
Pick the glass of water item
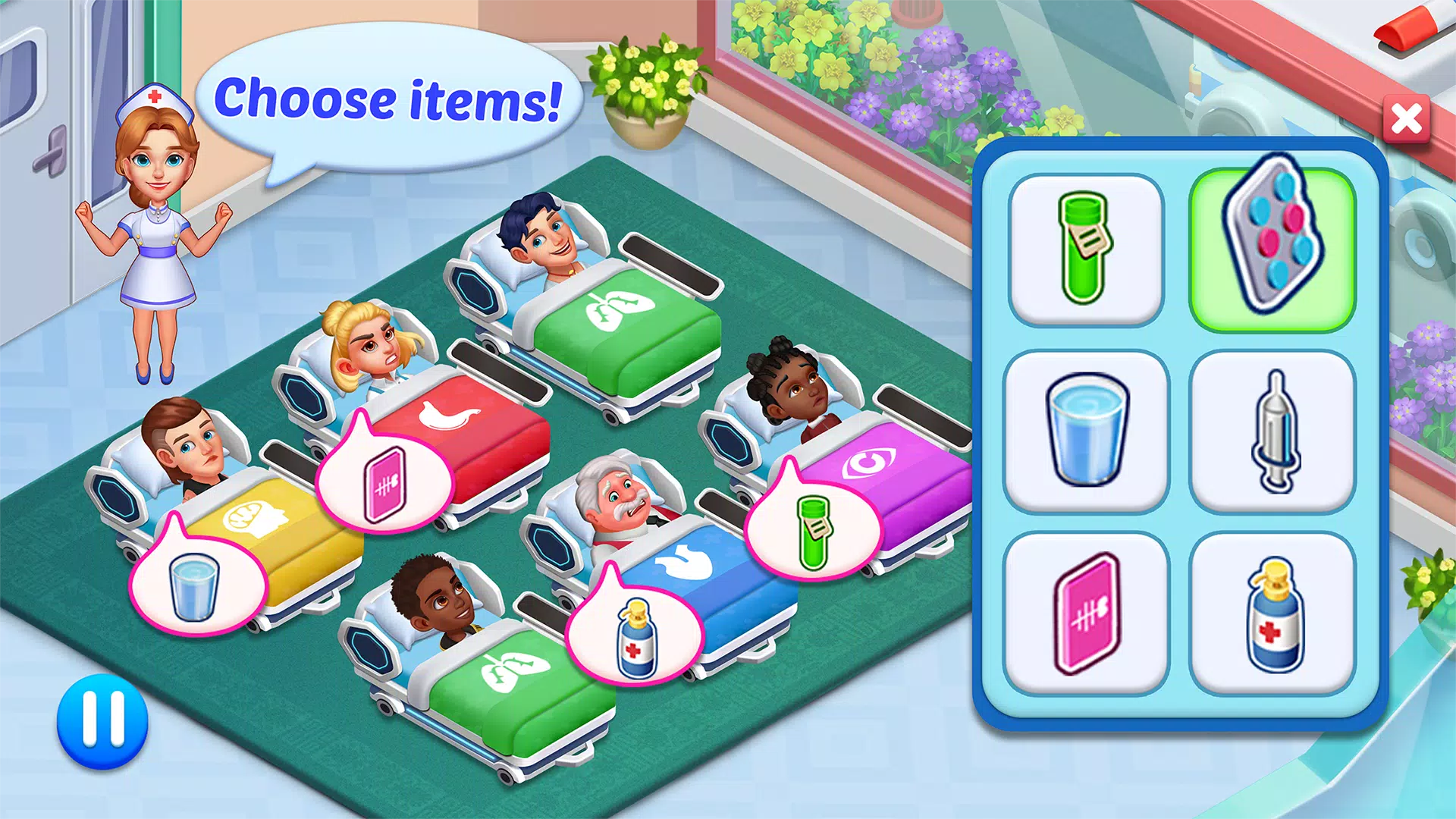point(1086,431)
